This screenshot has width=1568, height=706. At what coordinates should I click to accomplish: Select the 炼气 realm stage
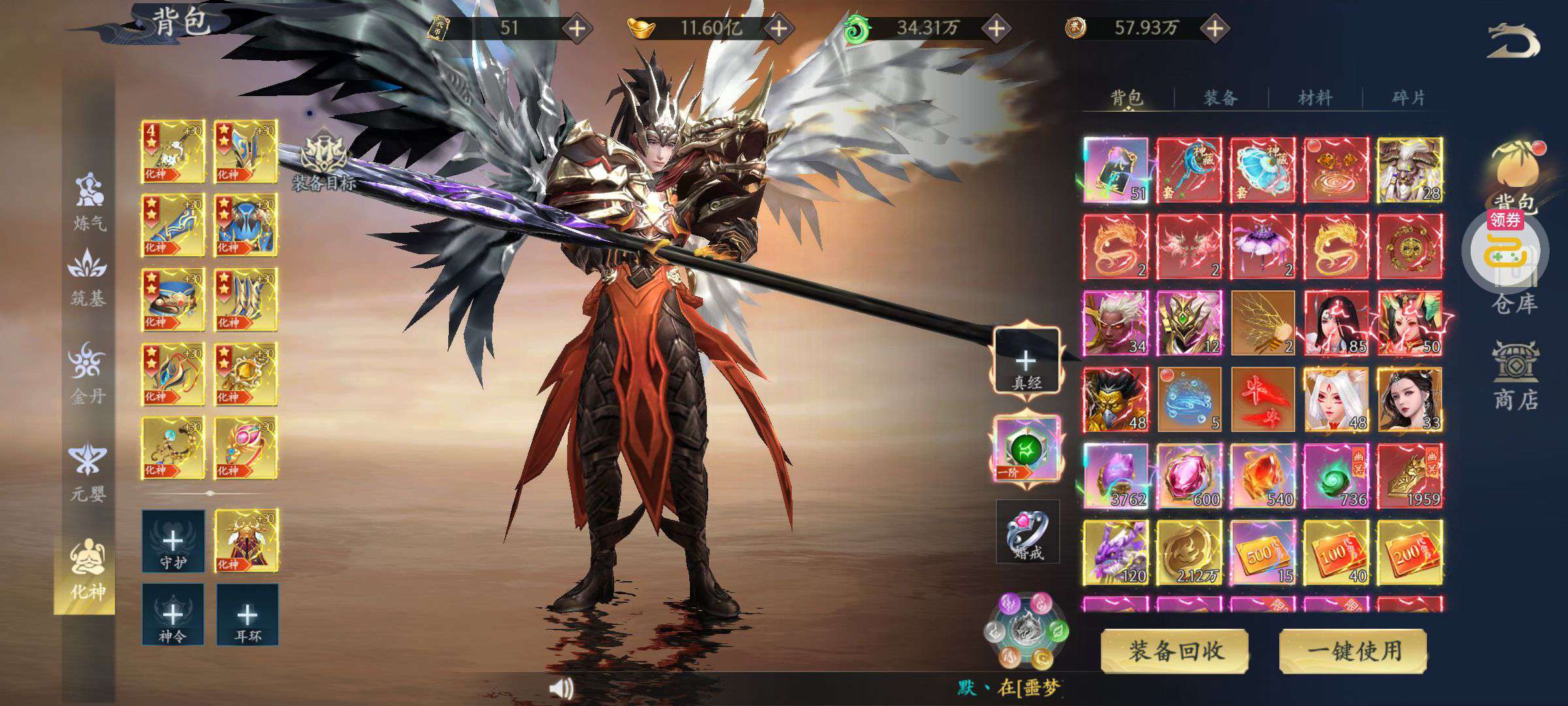pos(89,203)
